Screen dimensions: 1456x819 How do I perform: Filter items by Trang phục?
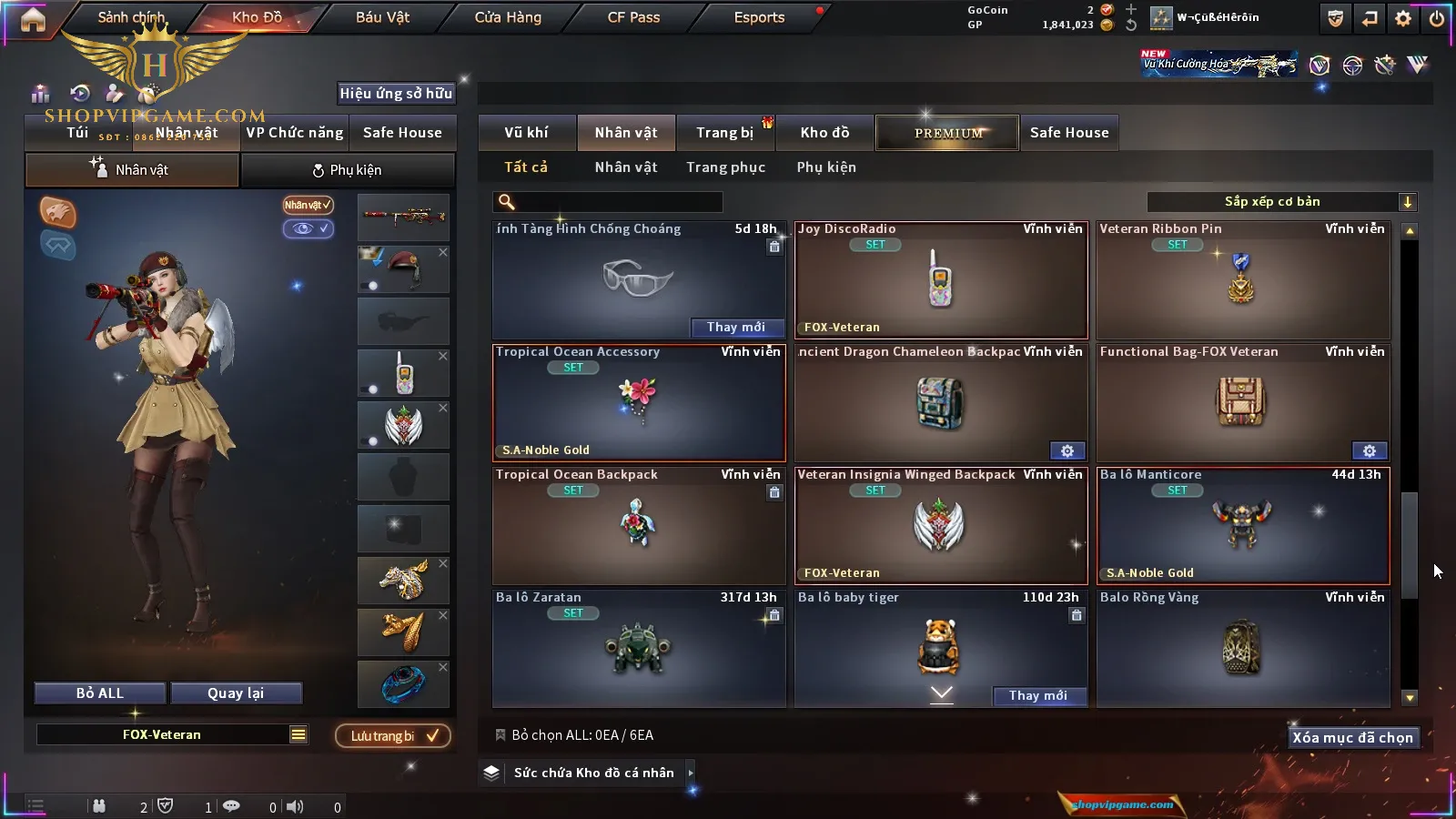point(725,167)
